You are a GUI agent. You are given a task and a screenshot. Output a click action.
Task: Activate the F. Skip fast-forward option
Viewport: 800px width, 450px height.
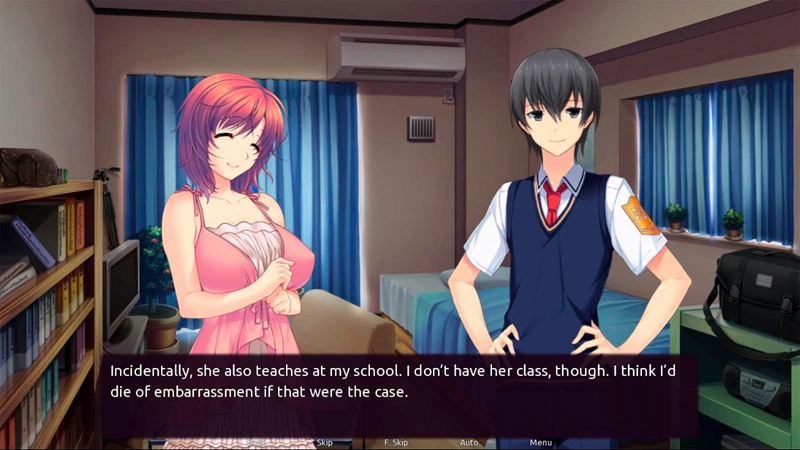(x=396, y=442)
